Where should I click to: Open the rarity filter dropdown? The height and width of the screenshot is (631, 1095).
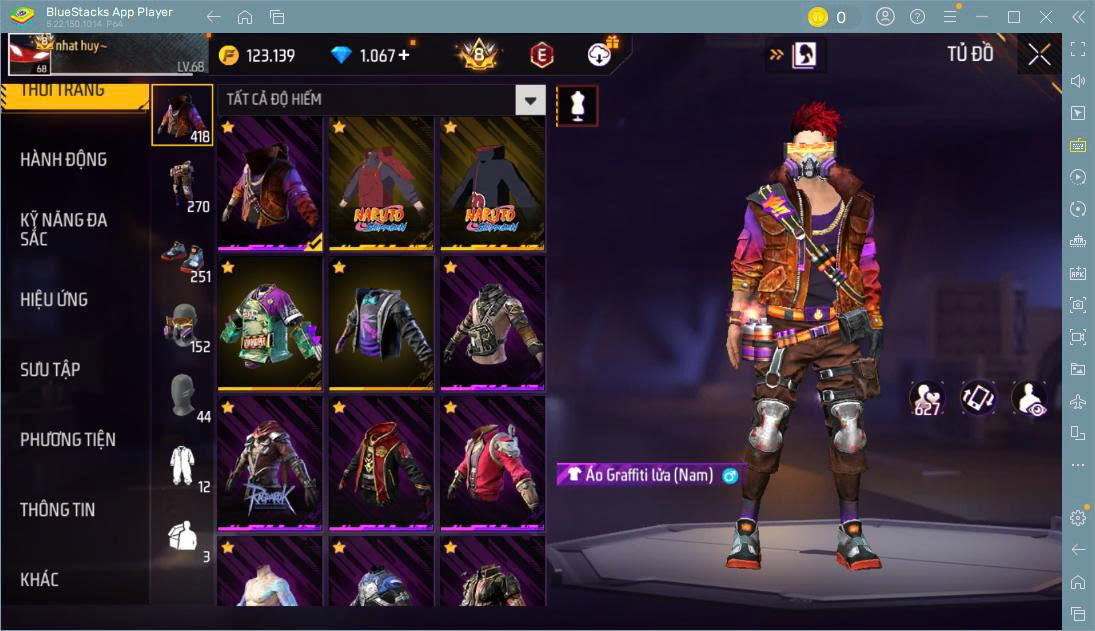point(530,100)
